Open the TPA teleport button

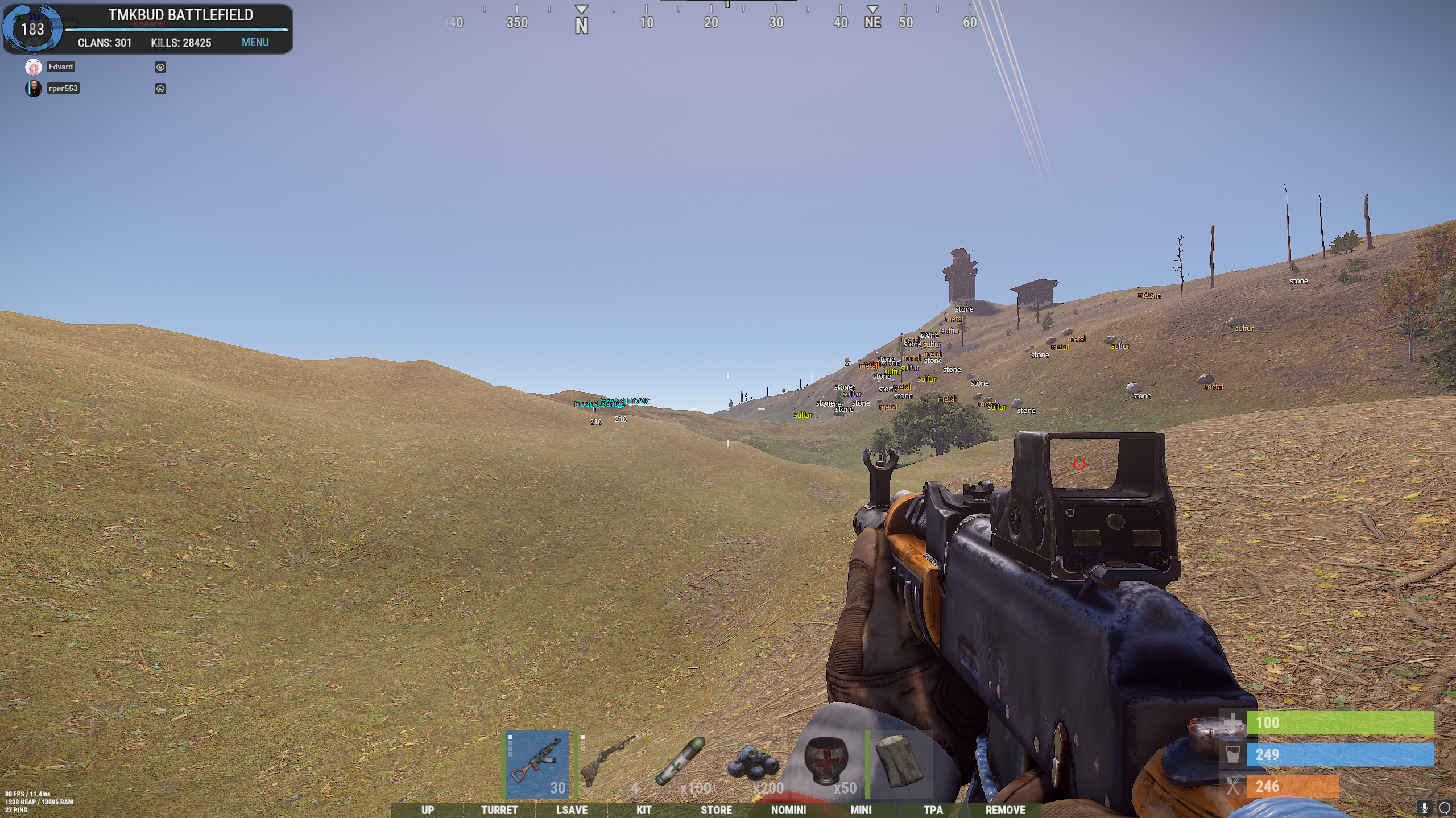tap(933, 810)
